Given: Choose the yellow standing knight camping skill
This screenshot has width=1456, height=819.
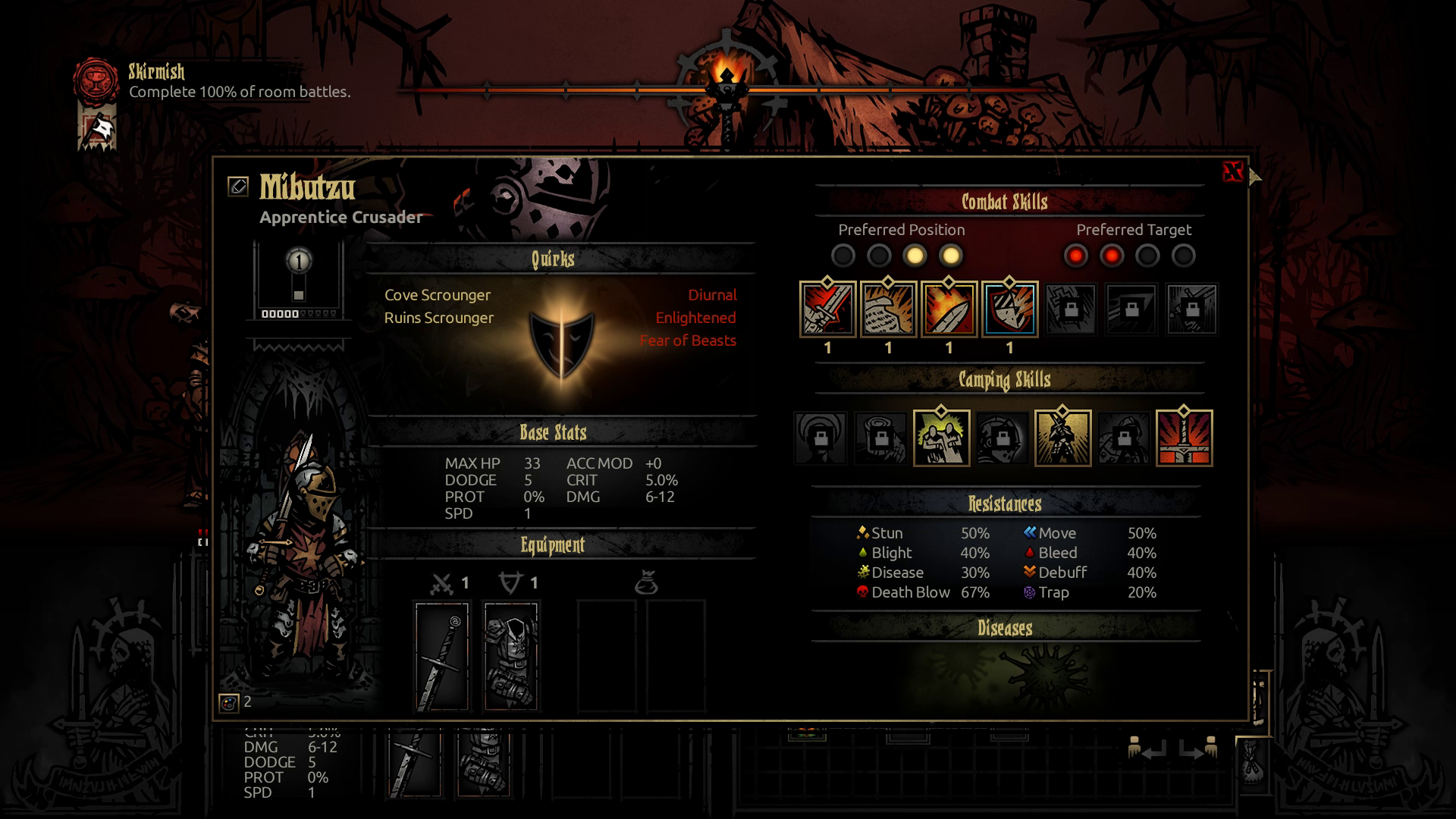Looking at the screenshot, I should (x=1062, y=438).
